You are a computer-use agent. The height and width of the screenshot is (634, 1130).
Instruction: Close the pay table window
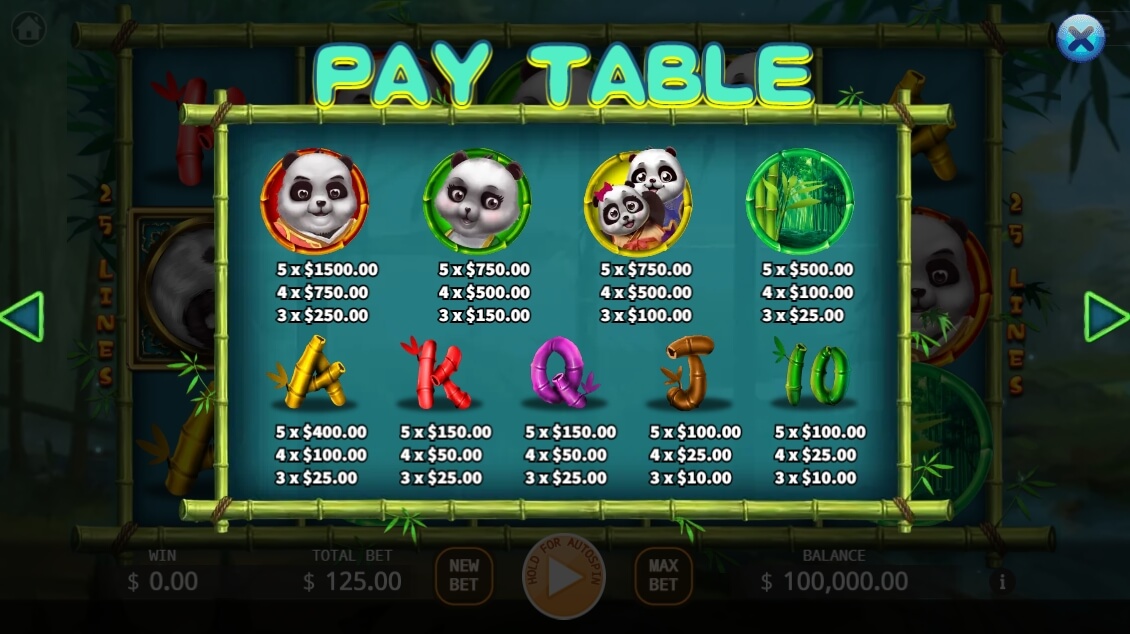(1080, 39)
